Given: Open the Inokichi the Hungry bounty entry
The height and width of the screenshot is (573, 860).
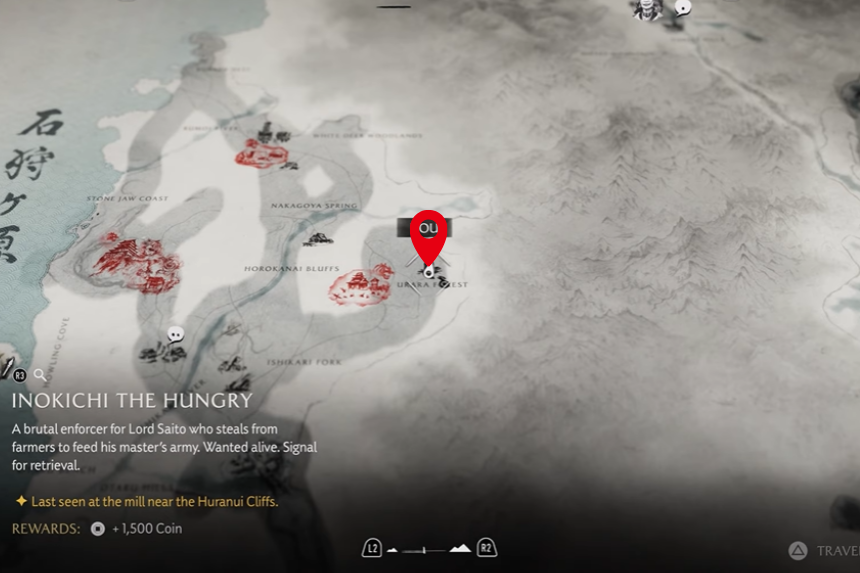Looking at the screenshot, I should point(132,401).
